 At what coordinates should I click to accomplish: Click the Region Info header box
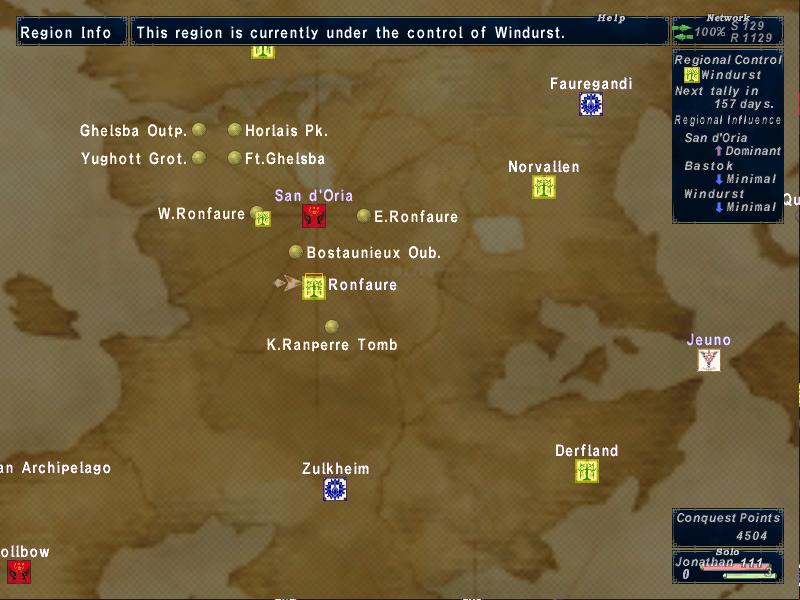(x=67, y=32)
